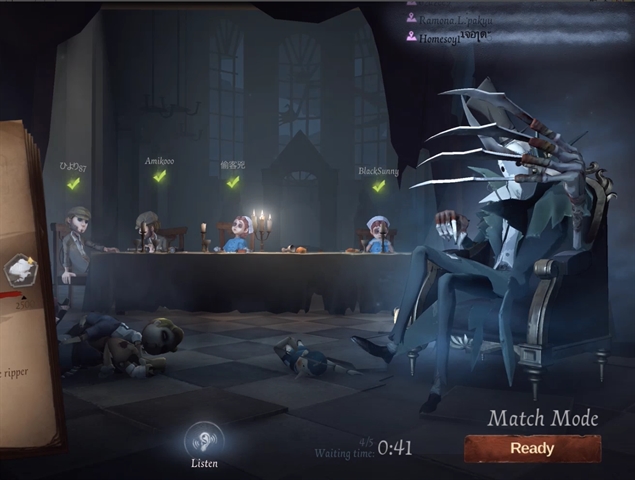This screenshot has height=480, width=635.
Task: Select the white chicken badge icon
Action: tap(20, 269)
